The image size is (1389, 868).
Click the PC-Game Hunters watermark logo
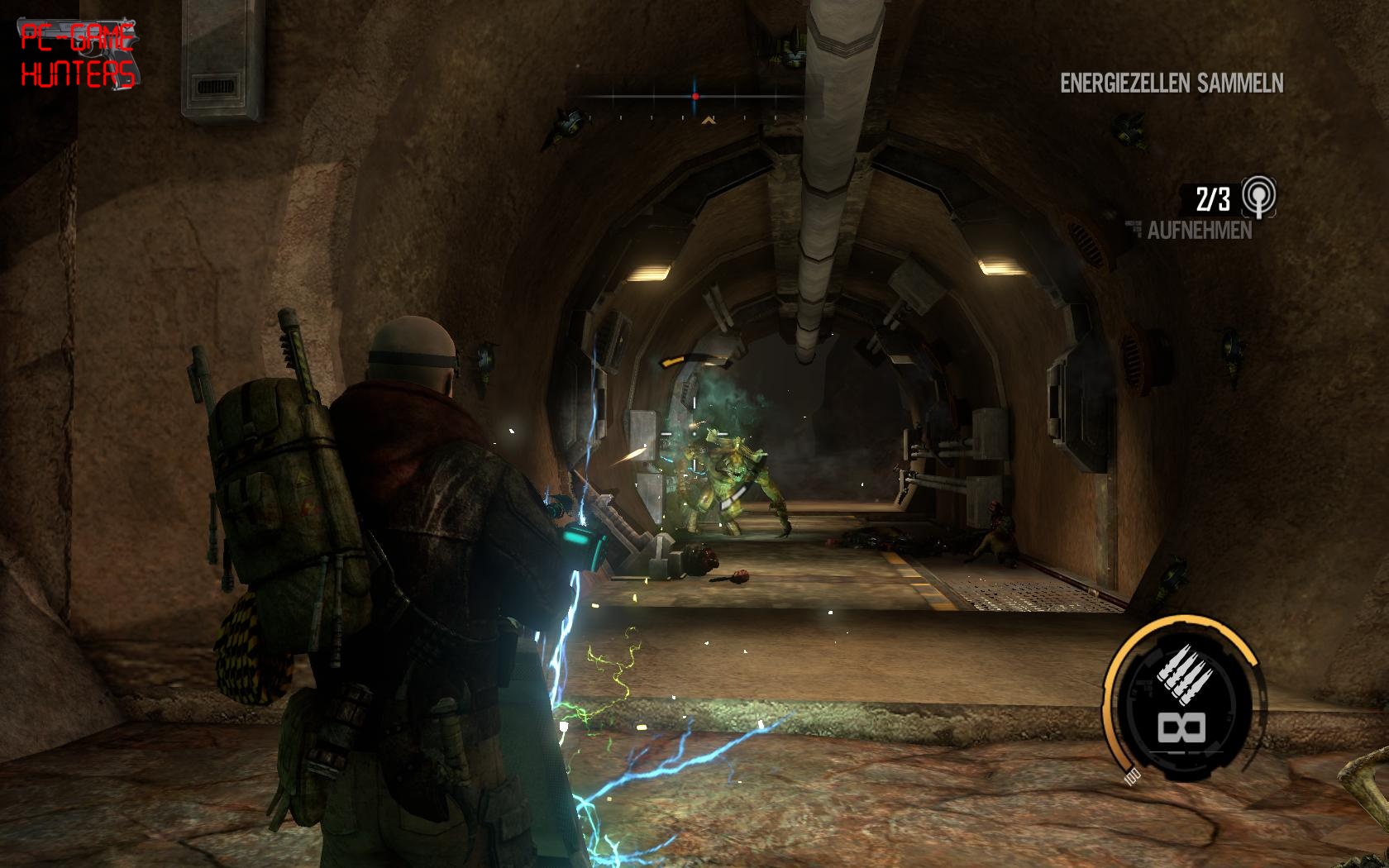pos(78,55)
